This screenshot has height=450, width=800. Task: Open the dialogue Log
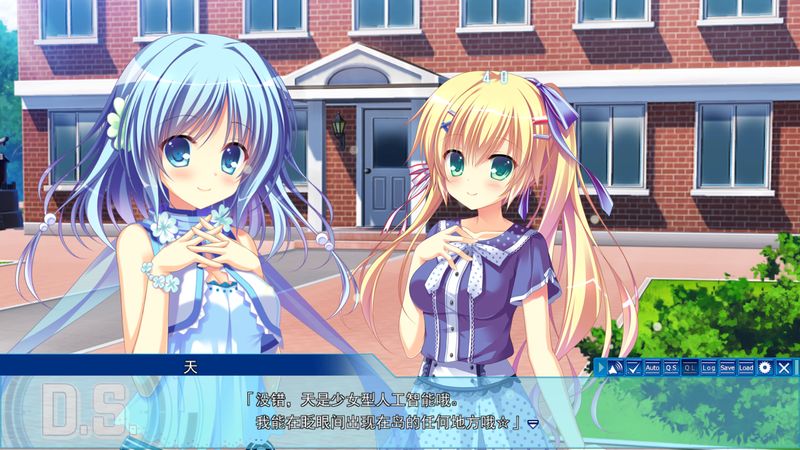point(709,367)
